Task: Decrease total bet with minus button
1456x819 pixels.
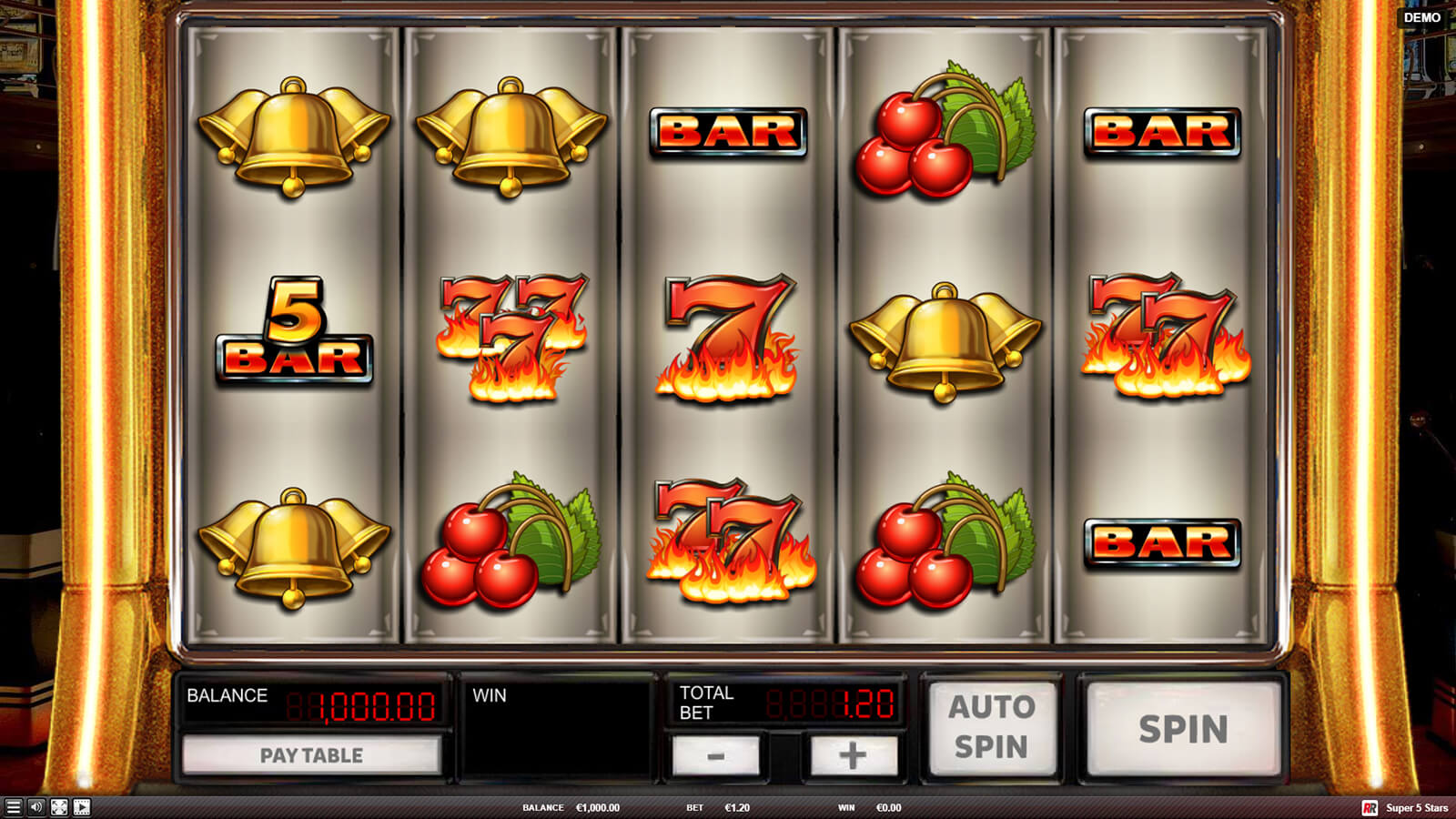Action: pos(715,755)
